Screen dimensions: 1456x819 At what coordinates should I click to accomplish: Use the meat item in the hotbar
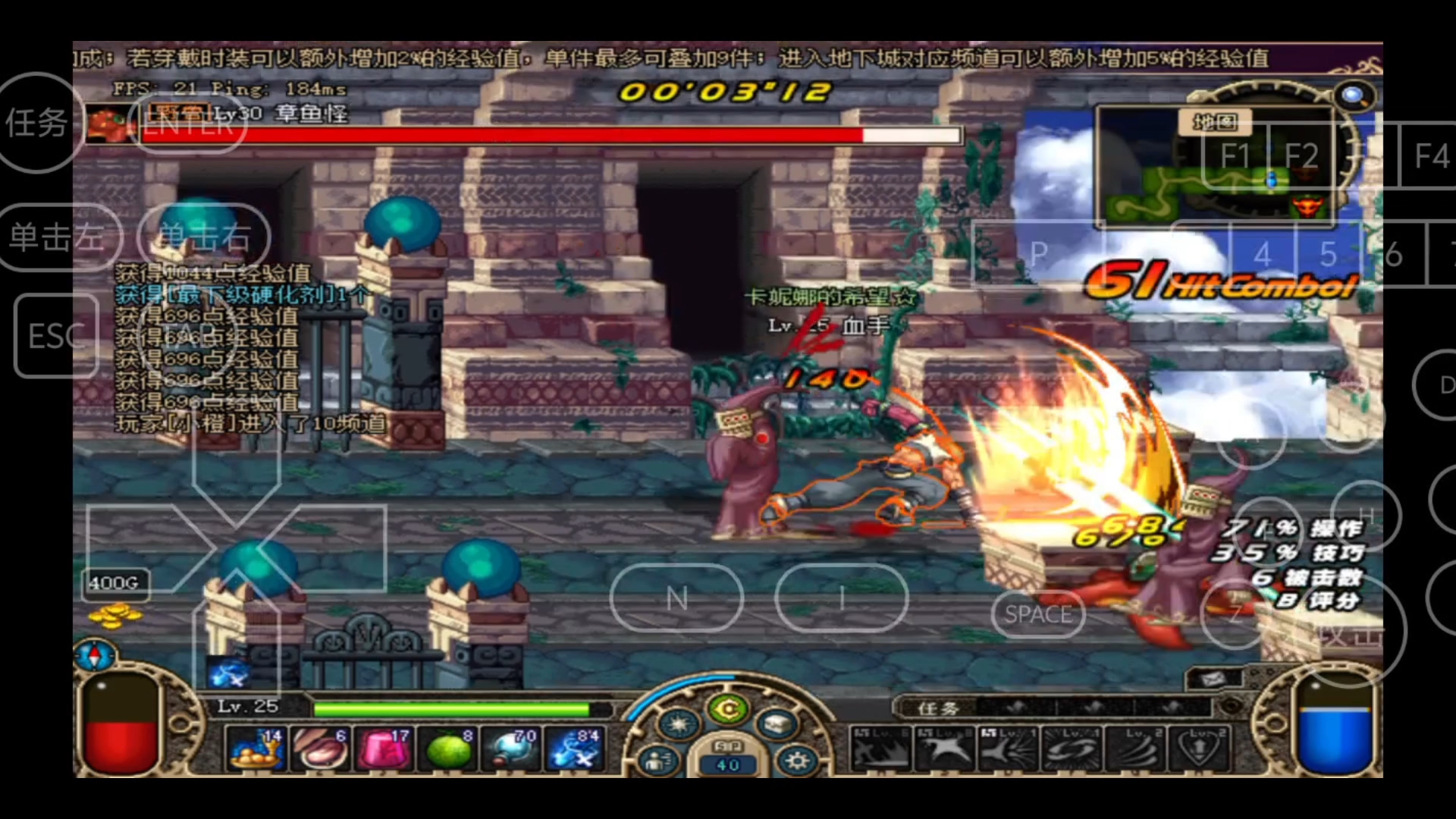[320, 748]
